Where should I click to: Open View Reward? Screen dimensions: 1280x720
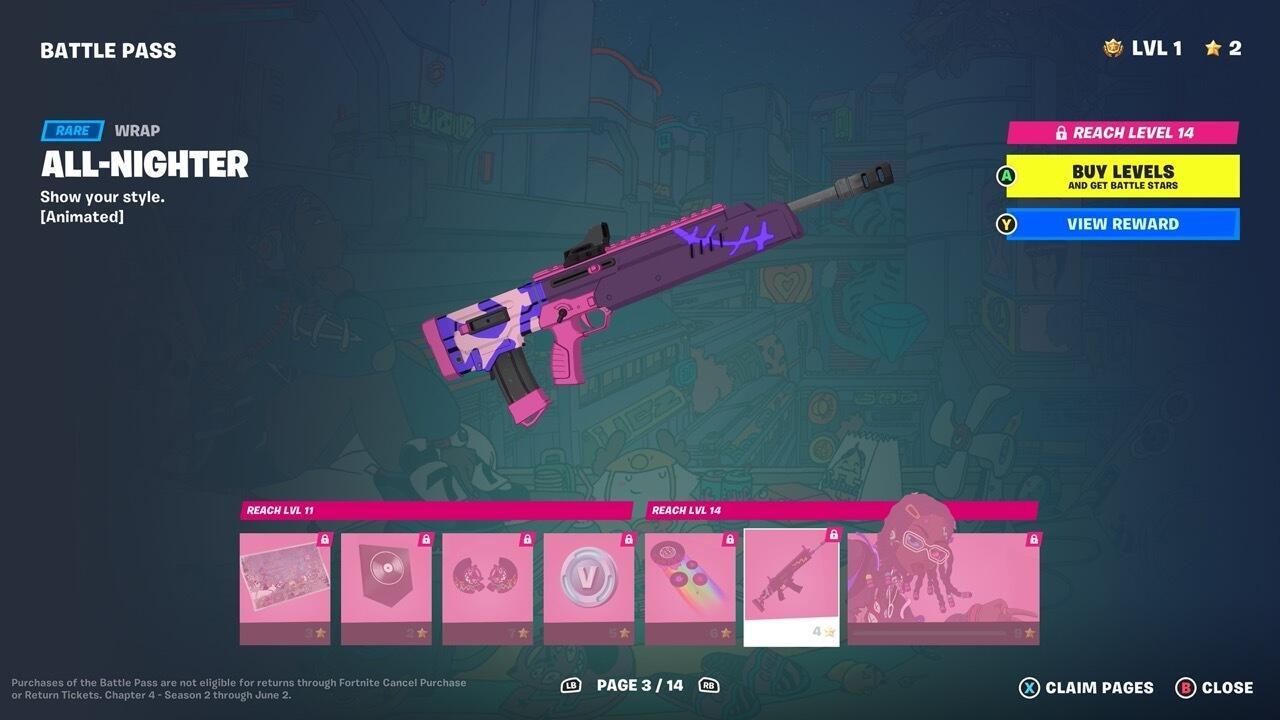[1122, 224]
